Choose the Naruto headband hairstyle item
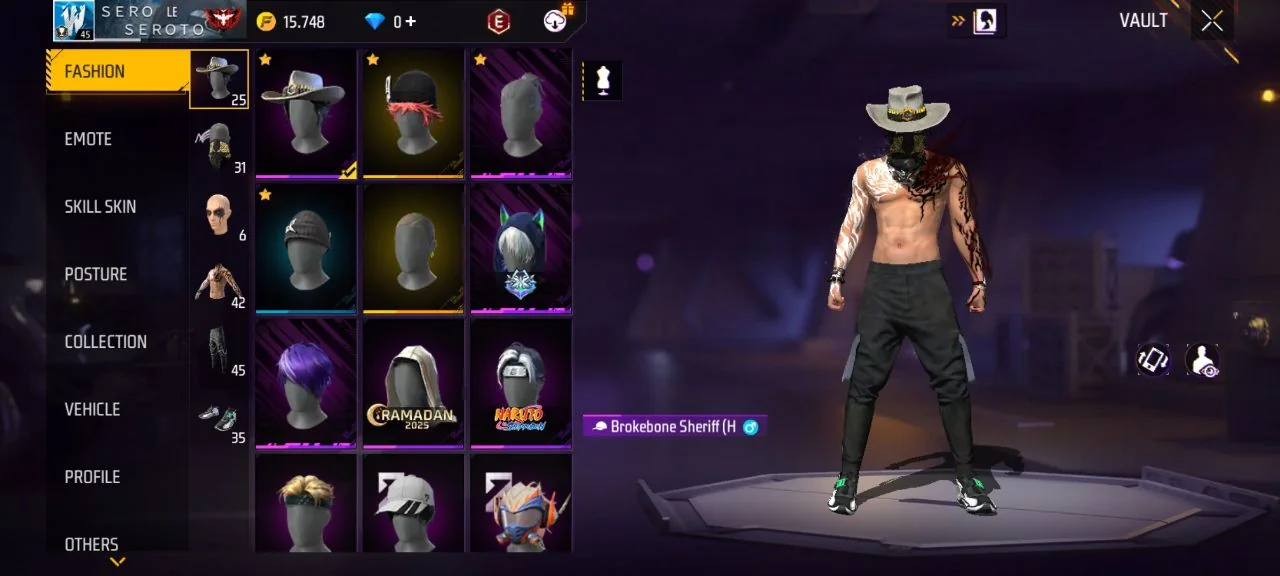1280x576 pixels. [x=520, y=383]
